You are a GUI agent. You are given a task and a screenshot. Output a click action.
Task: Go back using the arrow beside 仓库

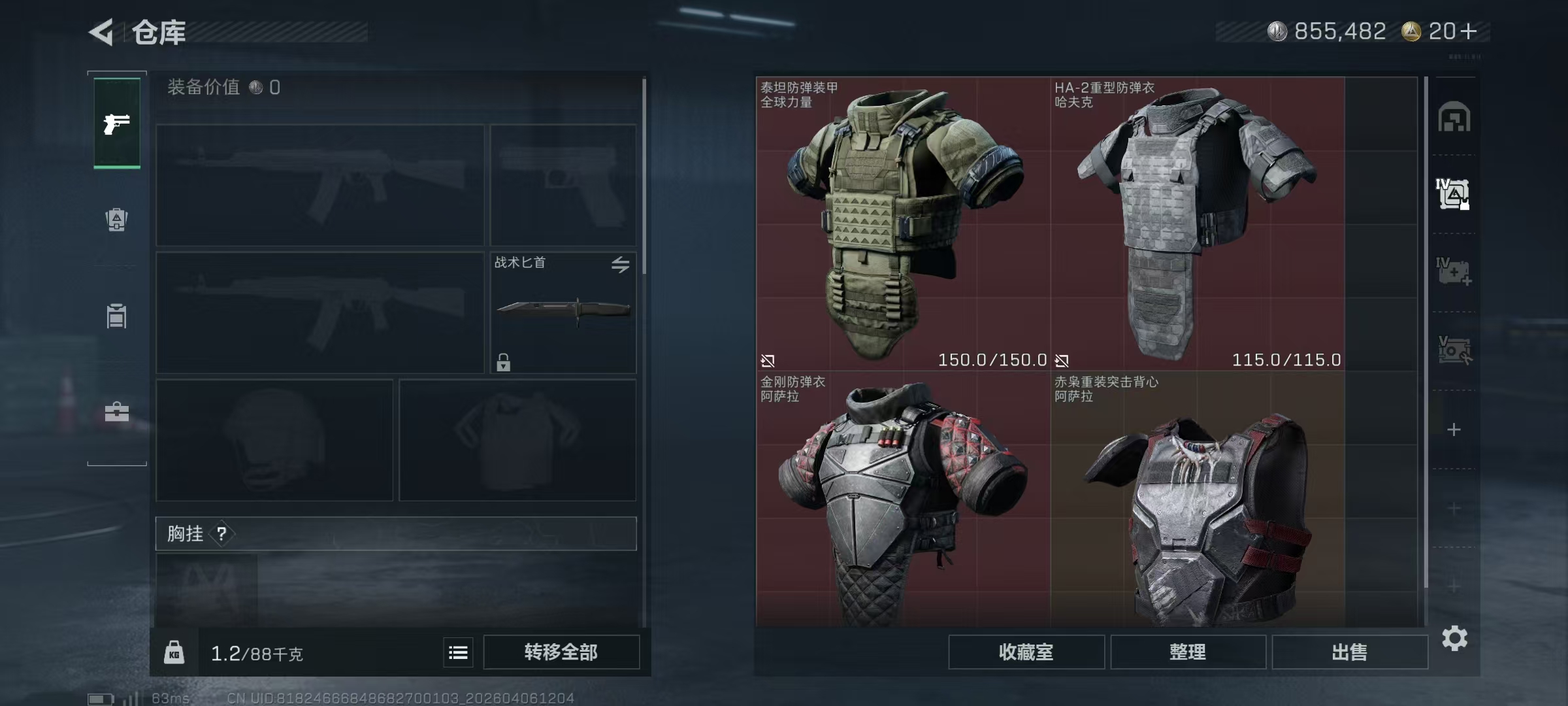click(x=103, y=31)
